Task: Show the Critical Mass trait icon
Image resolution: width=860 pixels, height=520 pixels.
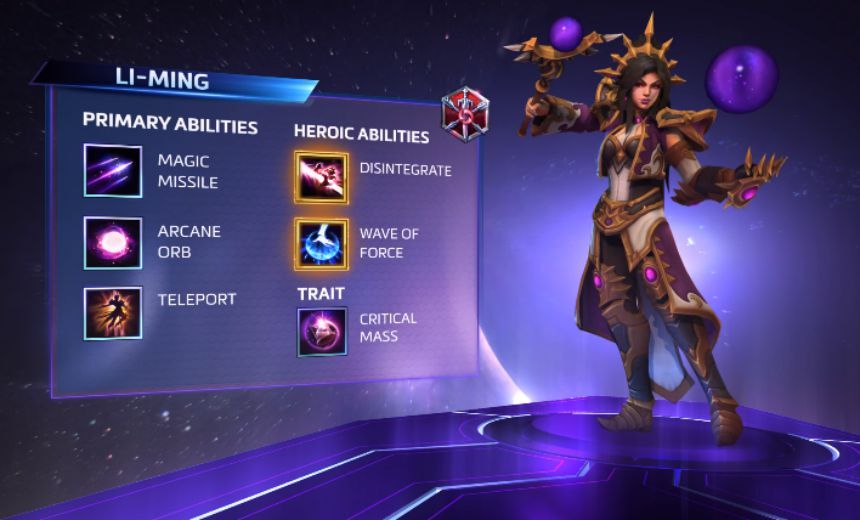Action: [321, 332]
